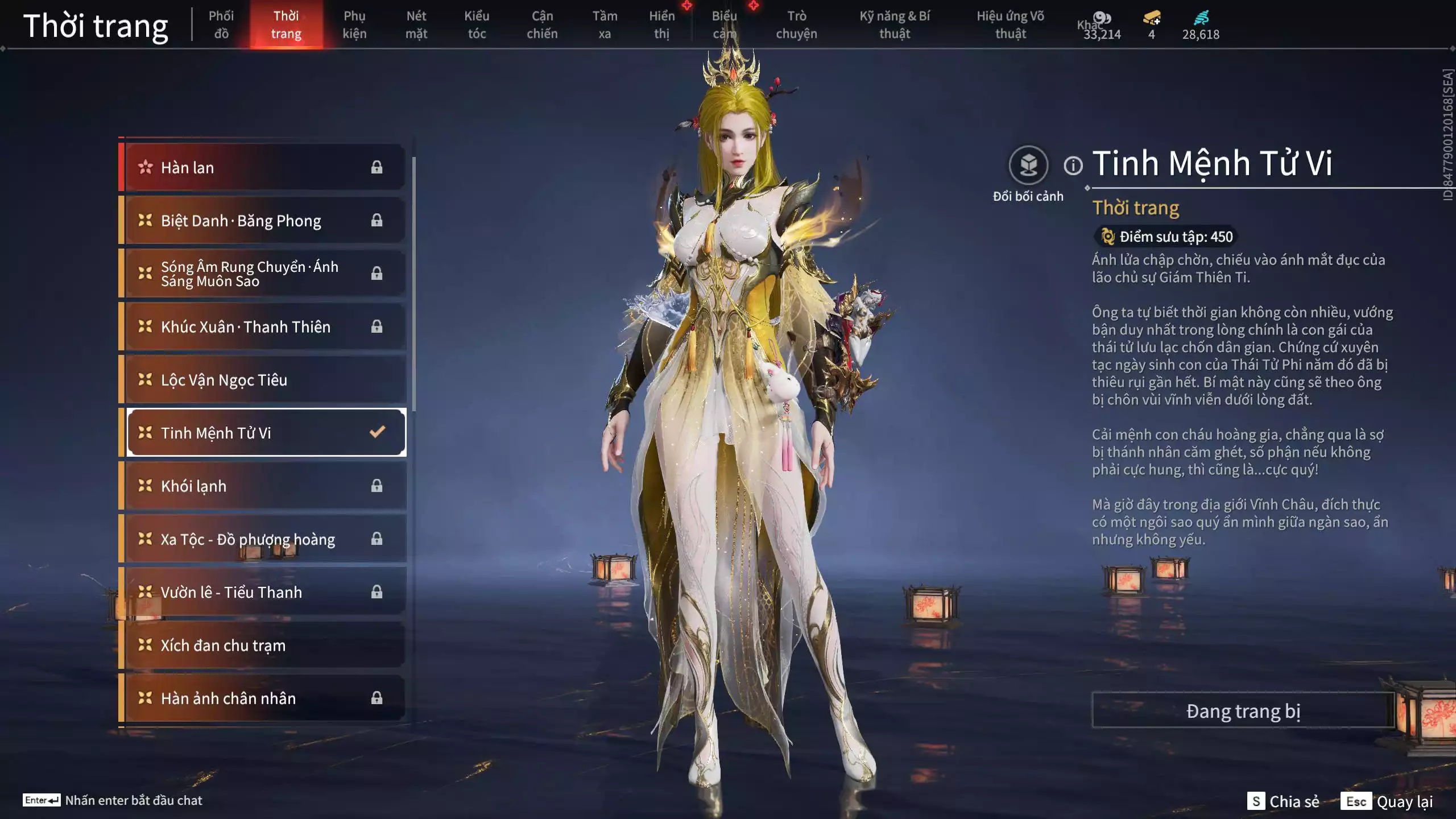Switch to Kiểu tóc tab
Screen dimensions: 1456x819
477,25
